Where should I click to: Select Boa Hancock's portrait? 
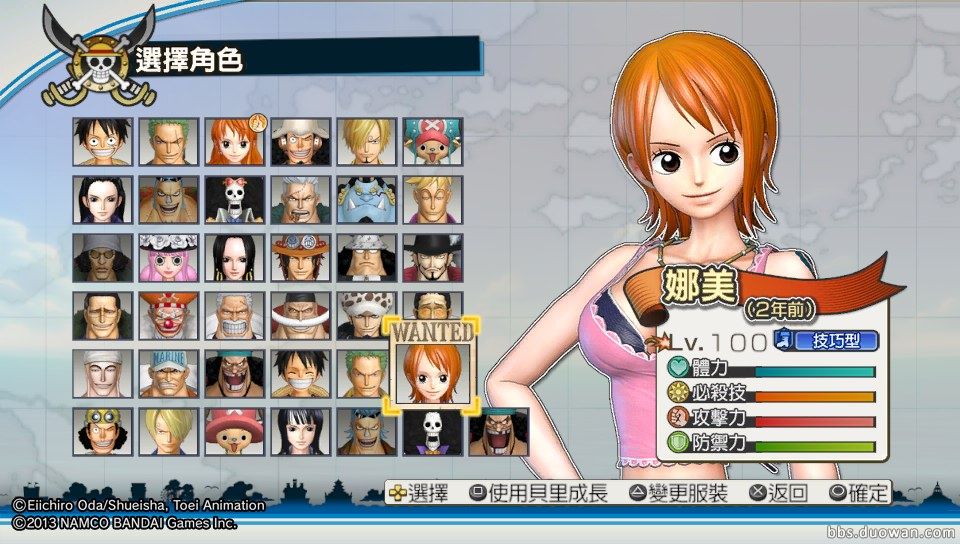234,258
